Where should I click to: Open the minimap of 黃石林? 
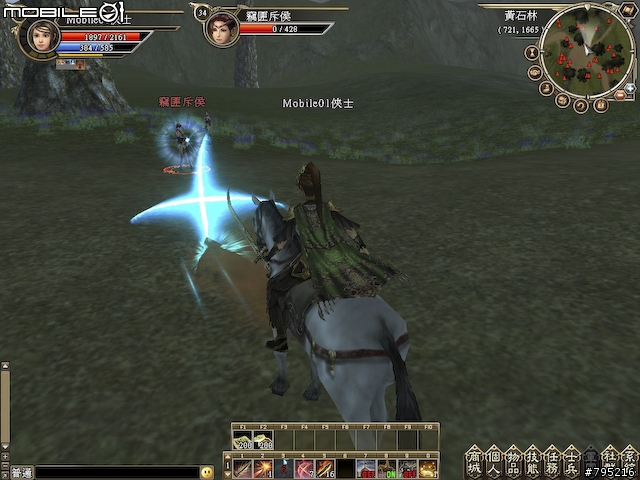[x=587, y=51]
